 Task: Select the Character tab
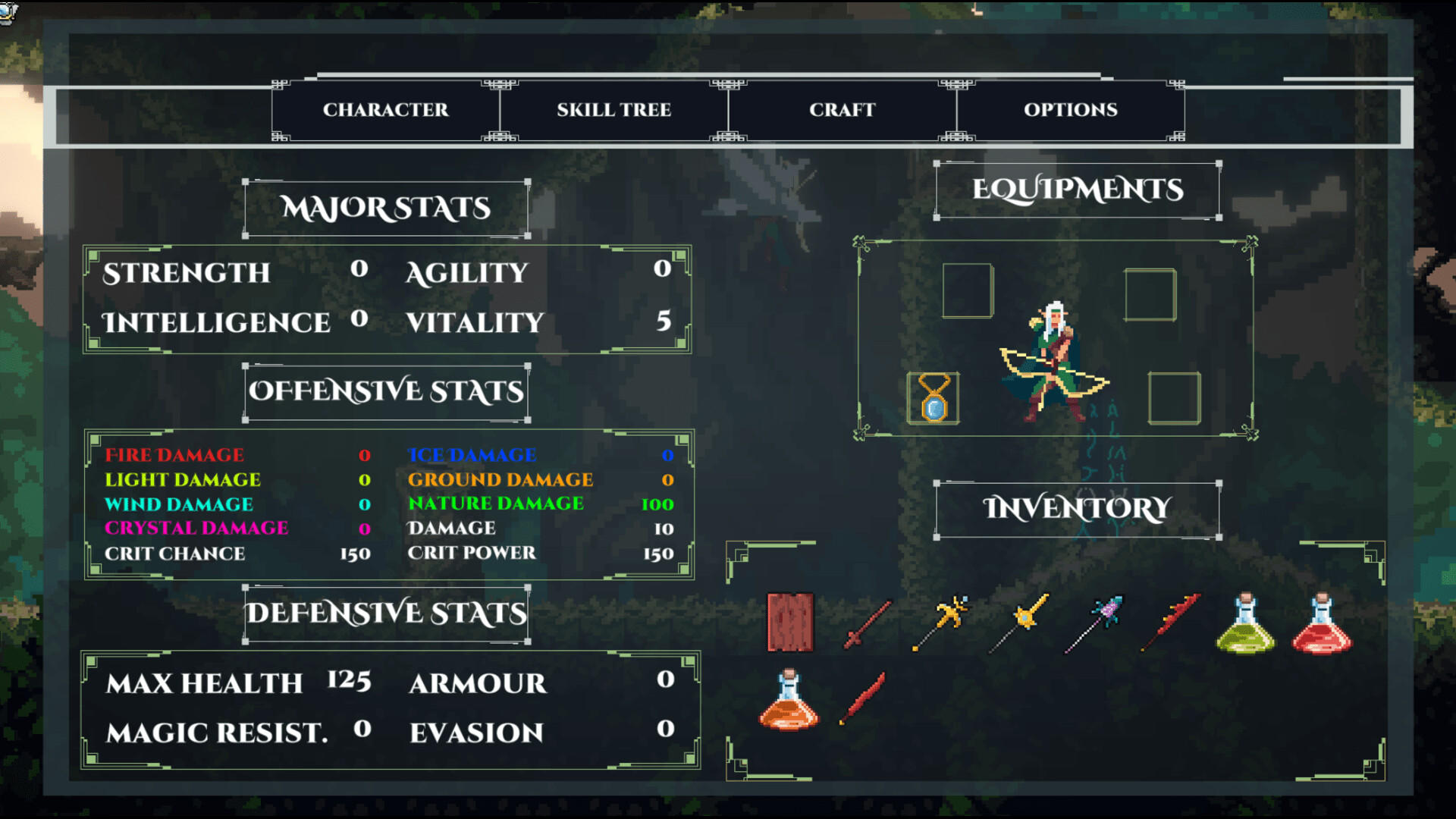point(384,109)
